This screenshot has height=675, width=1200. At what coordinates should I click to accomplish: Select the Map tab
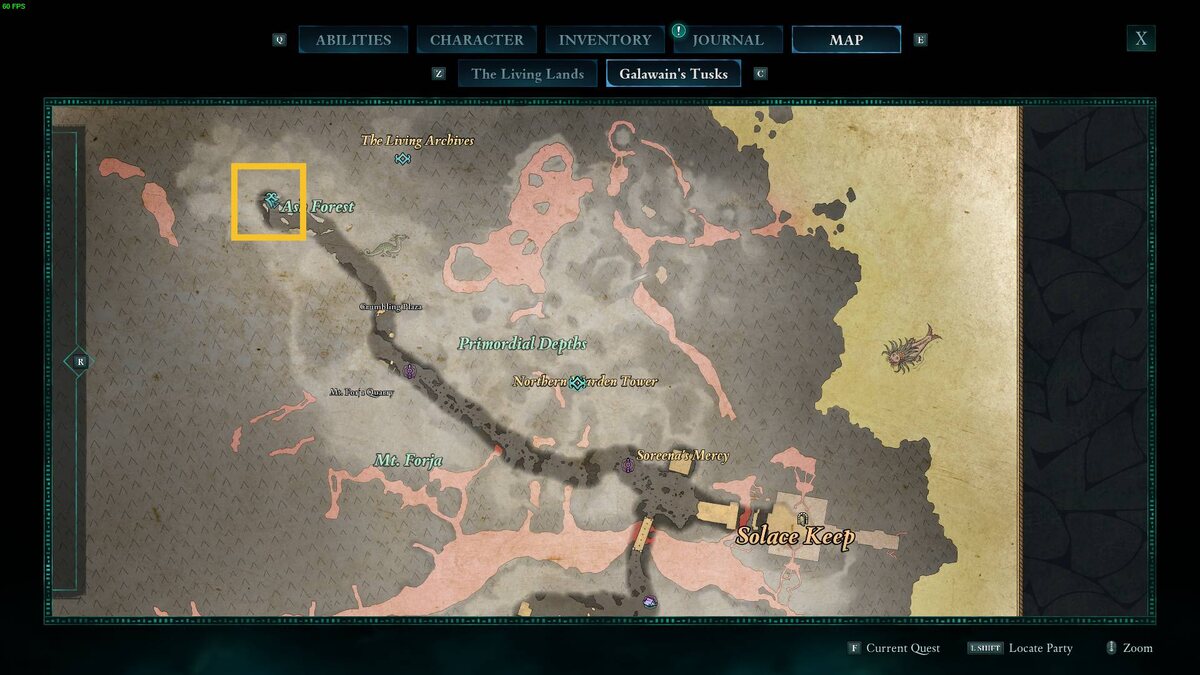[x=846, y=40]
